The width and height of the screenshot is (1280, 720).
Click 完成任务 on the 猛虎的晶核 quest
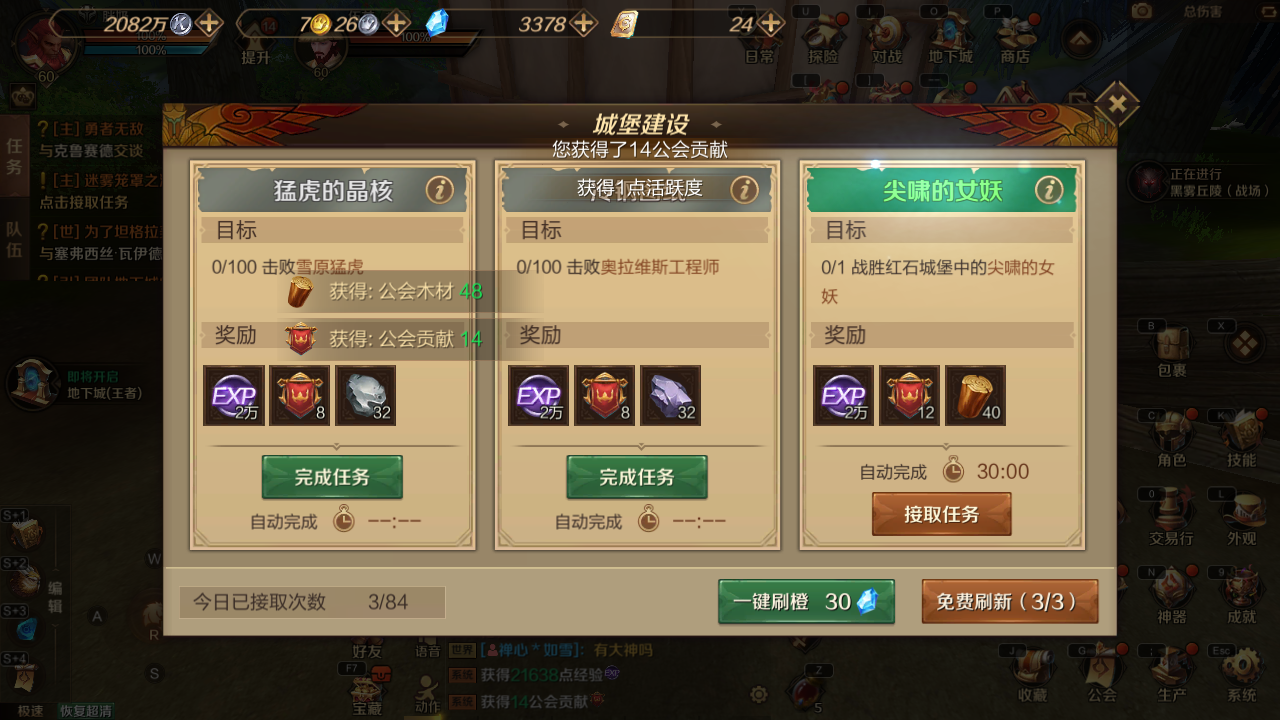[x=332, y=477]
